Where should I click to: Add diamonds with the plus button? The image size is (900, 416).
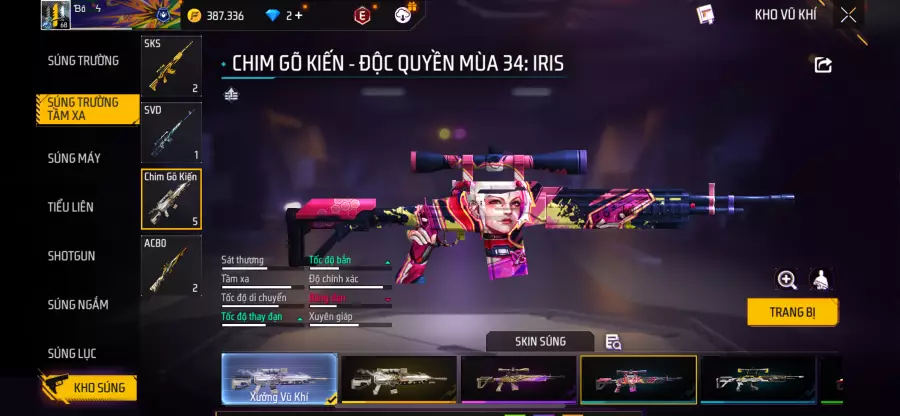point(298,15)
